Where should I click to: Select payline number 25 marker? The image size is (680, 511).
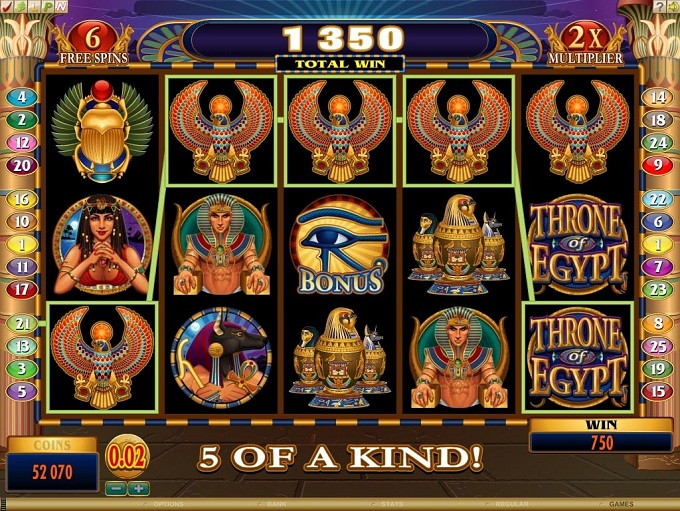click(658, 346)
